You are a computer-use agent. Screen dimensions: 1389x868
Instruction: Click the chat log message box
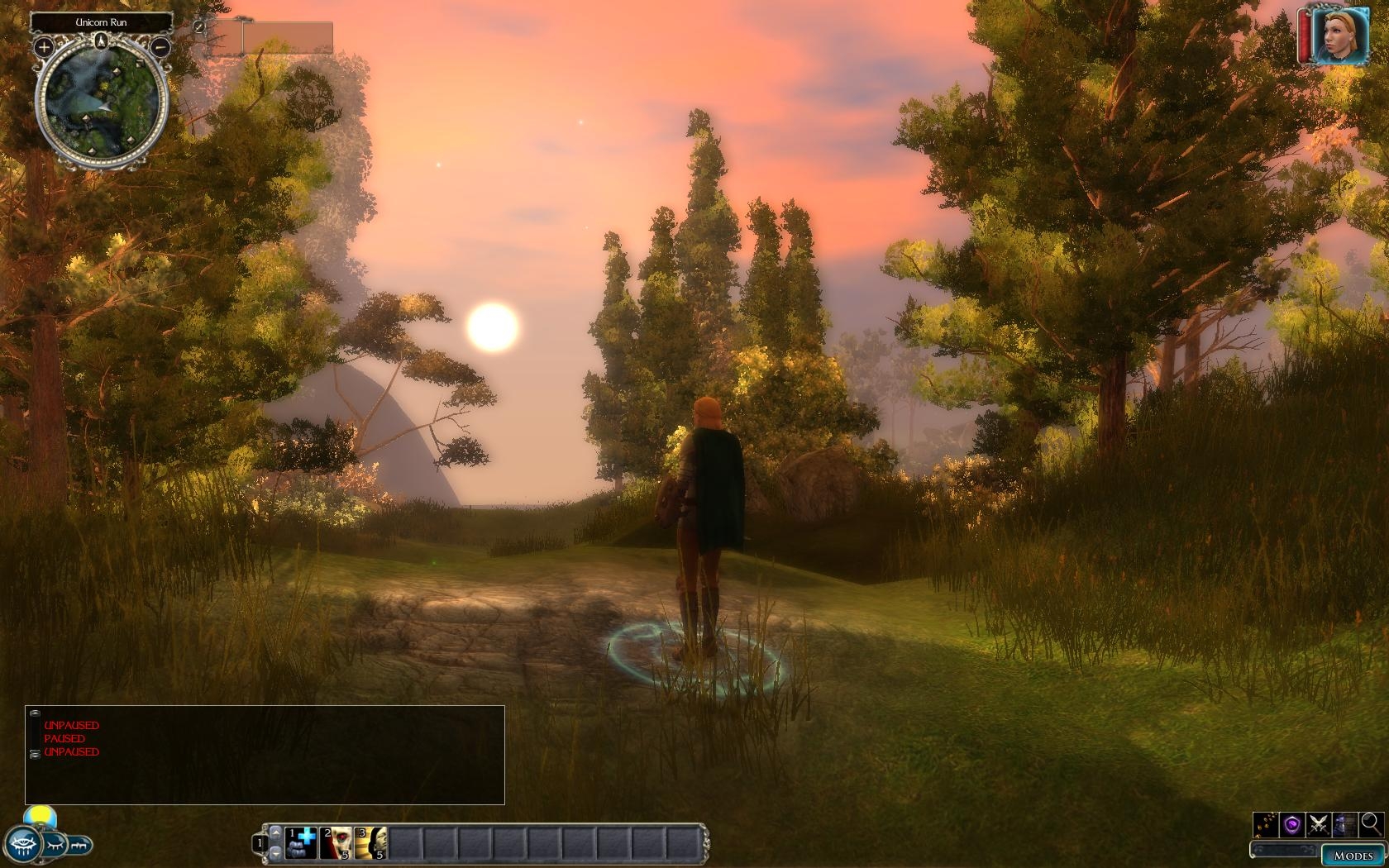[265, 755]
